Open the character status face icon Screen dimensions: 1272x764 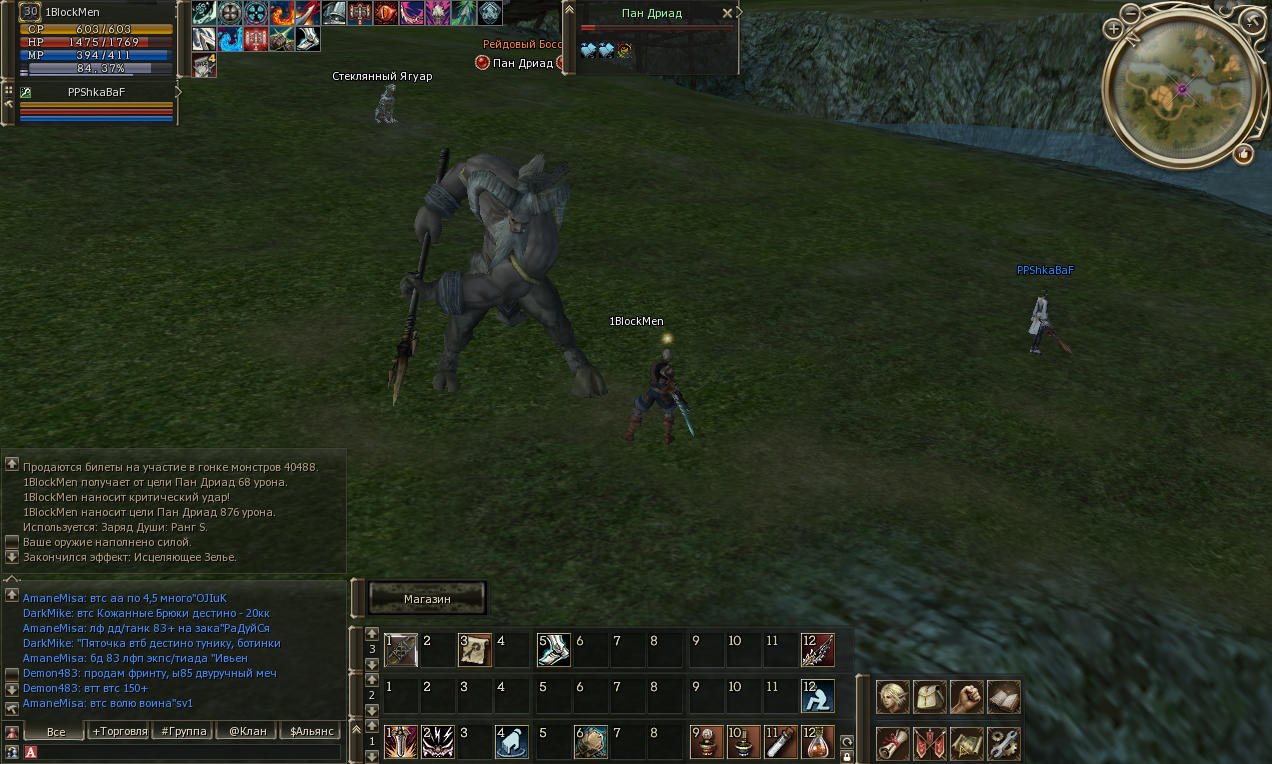coord(892,697)
